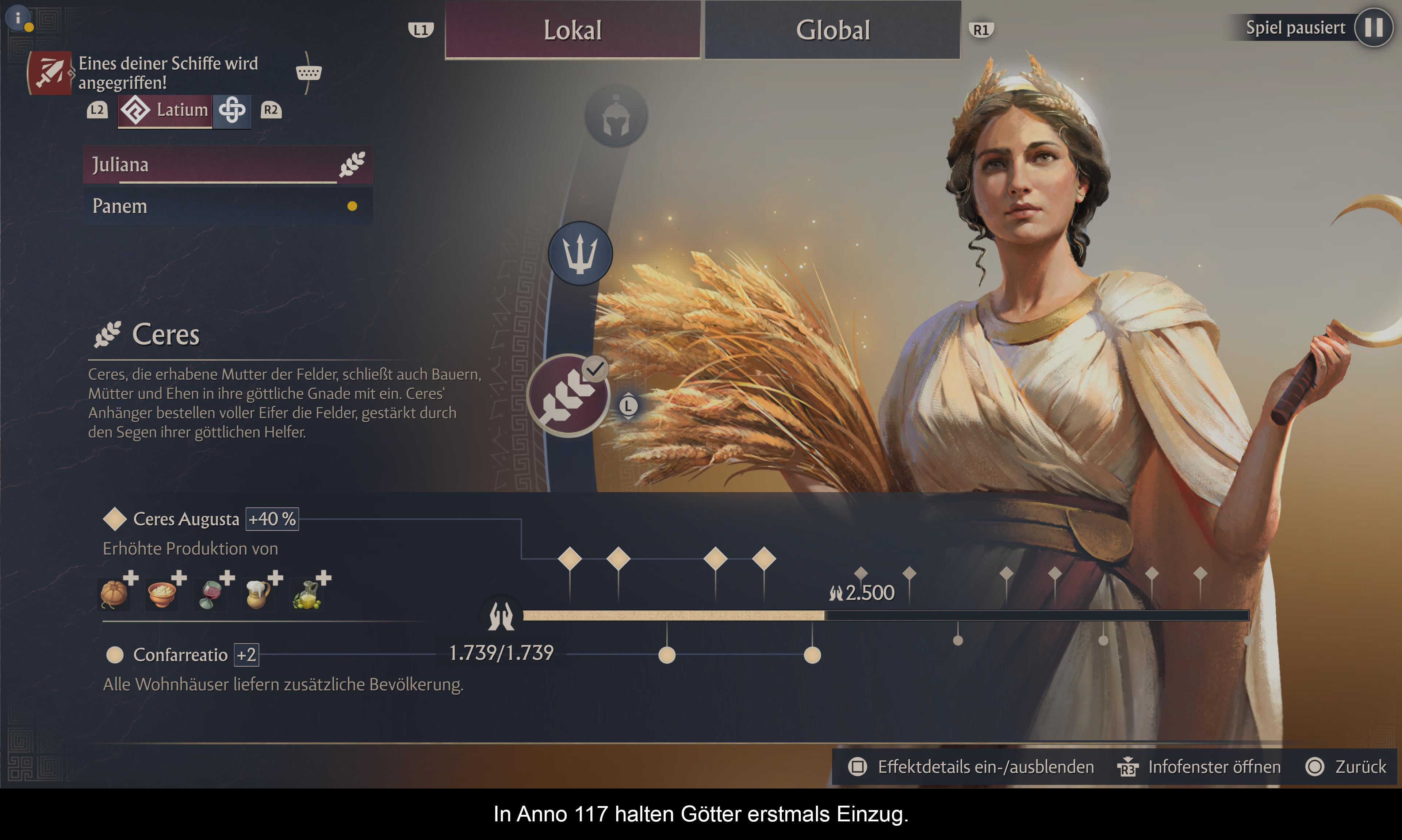Viewport: 1402px width, 840px height.
Task: Select the olive oil production bonus icon
Action: pyautogui.click(x=307, y=594)
